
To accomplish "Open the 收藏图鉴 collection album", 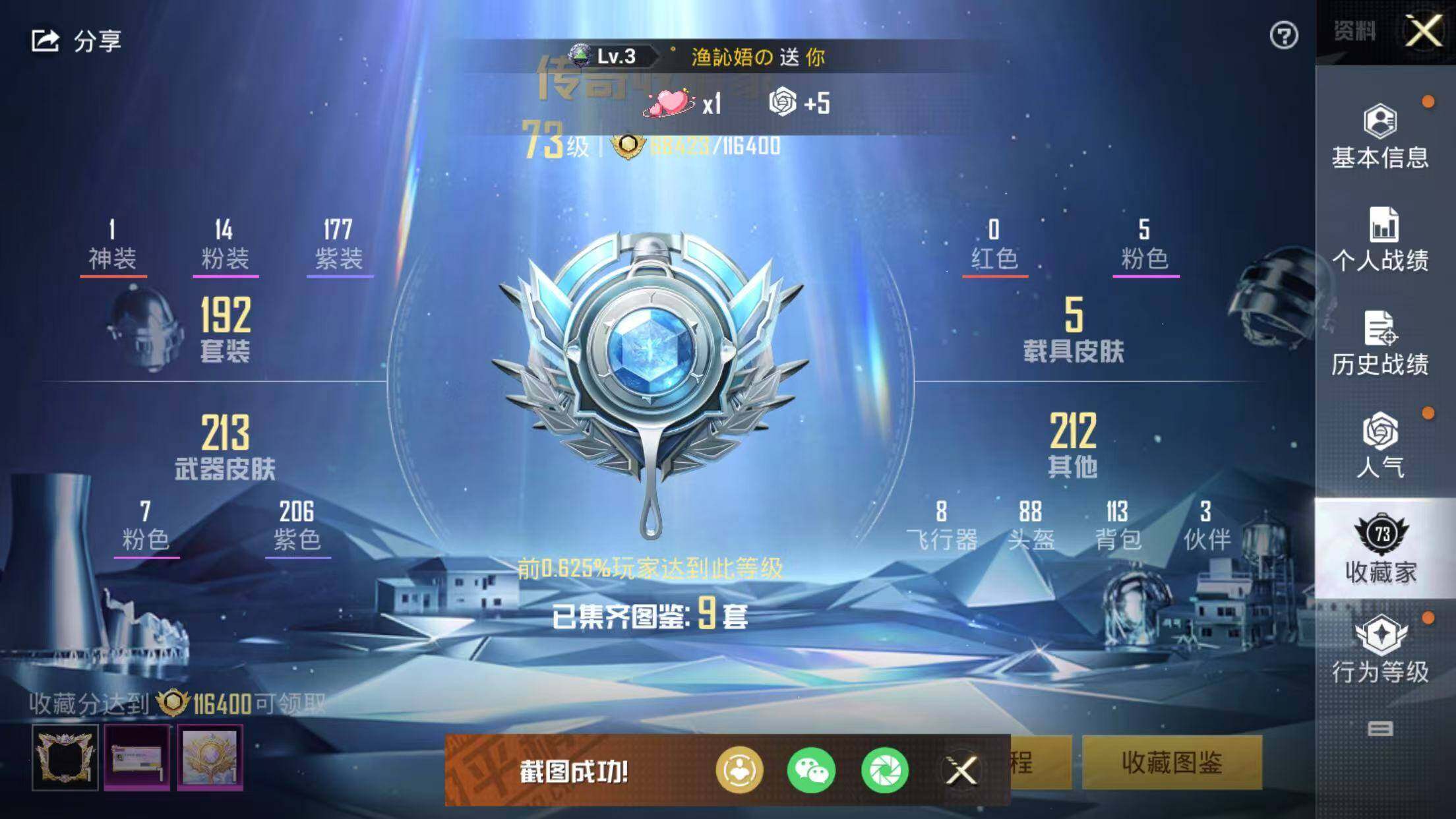I will pos(1172,763).
